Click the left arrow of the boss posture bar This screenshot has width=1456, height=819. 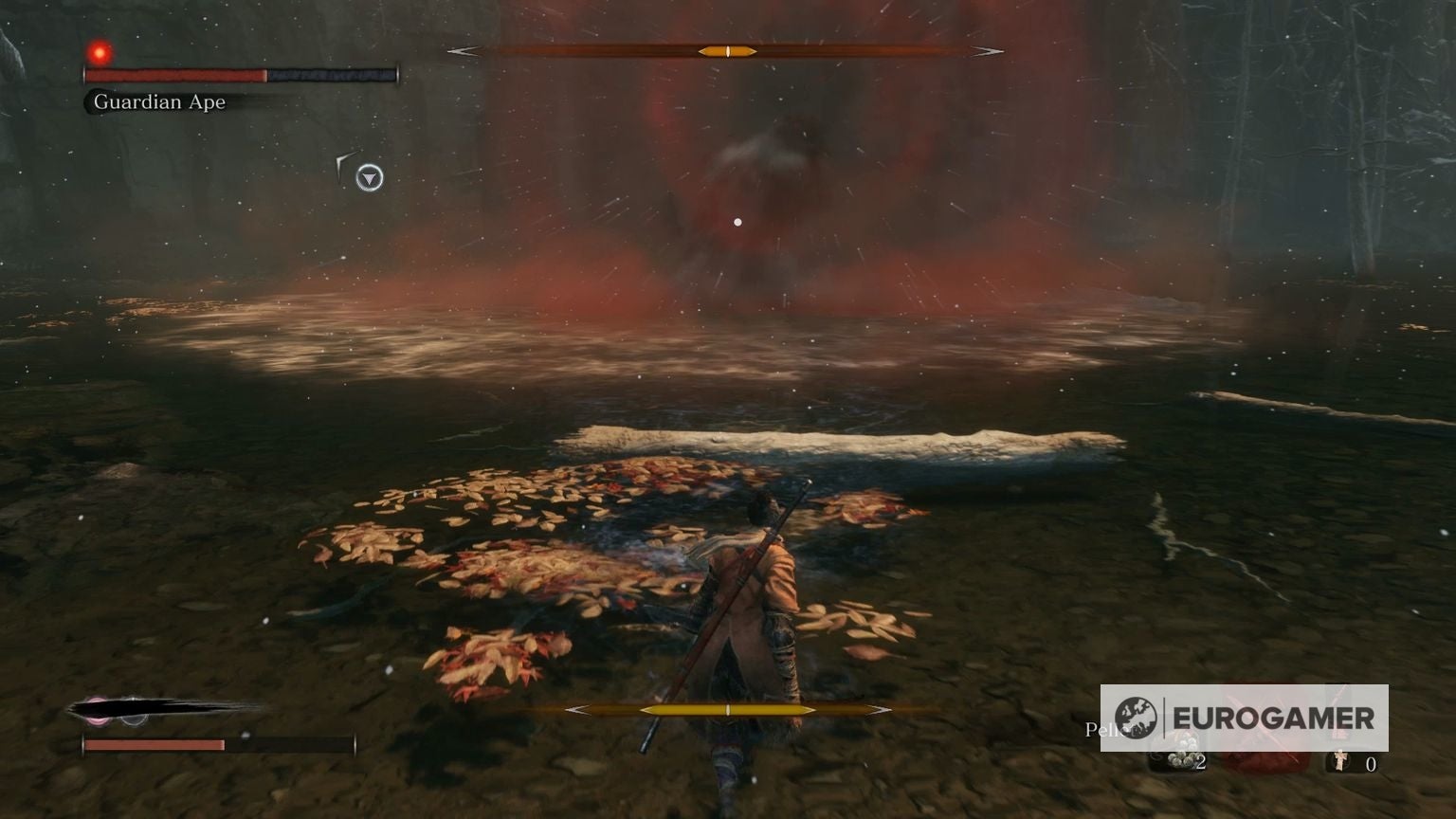(464, 51)
